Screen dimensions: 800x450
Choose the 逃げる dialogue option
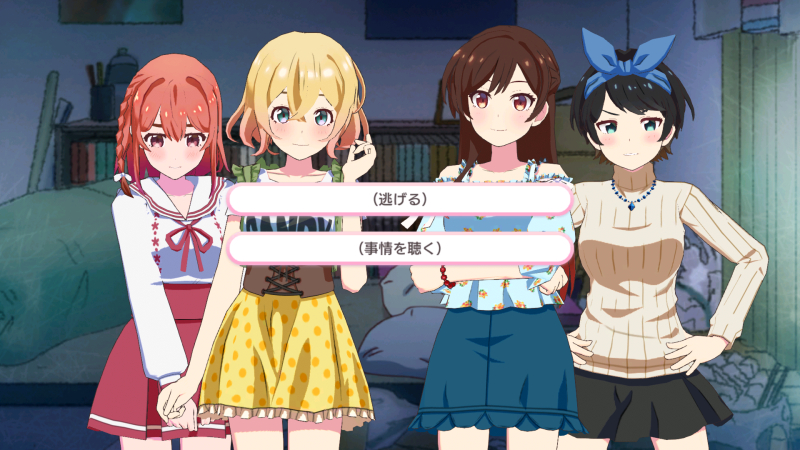[399, 199]
